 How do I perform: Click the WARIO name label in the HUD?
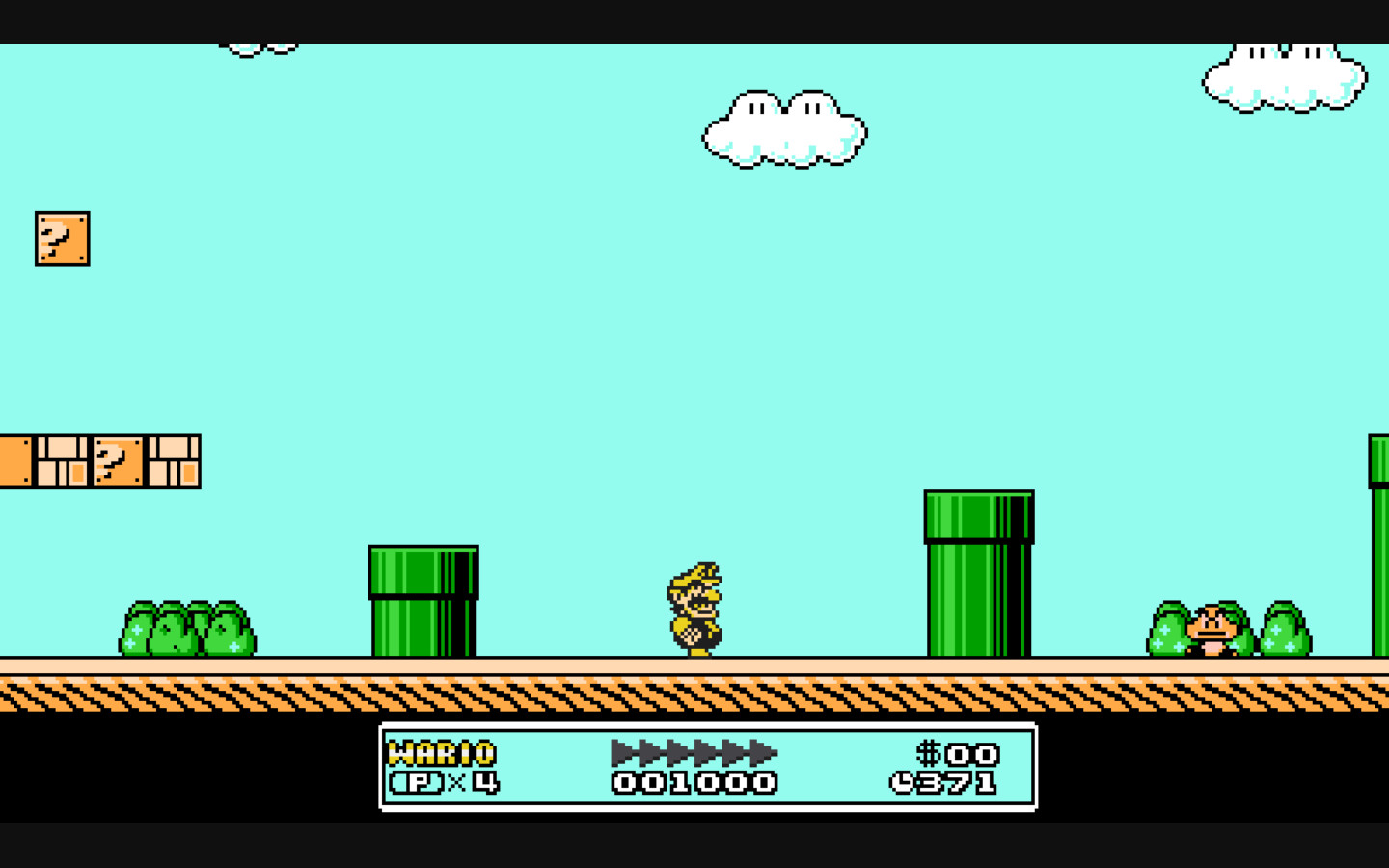441,752
